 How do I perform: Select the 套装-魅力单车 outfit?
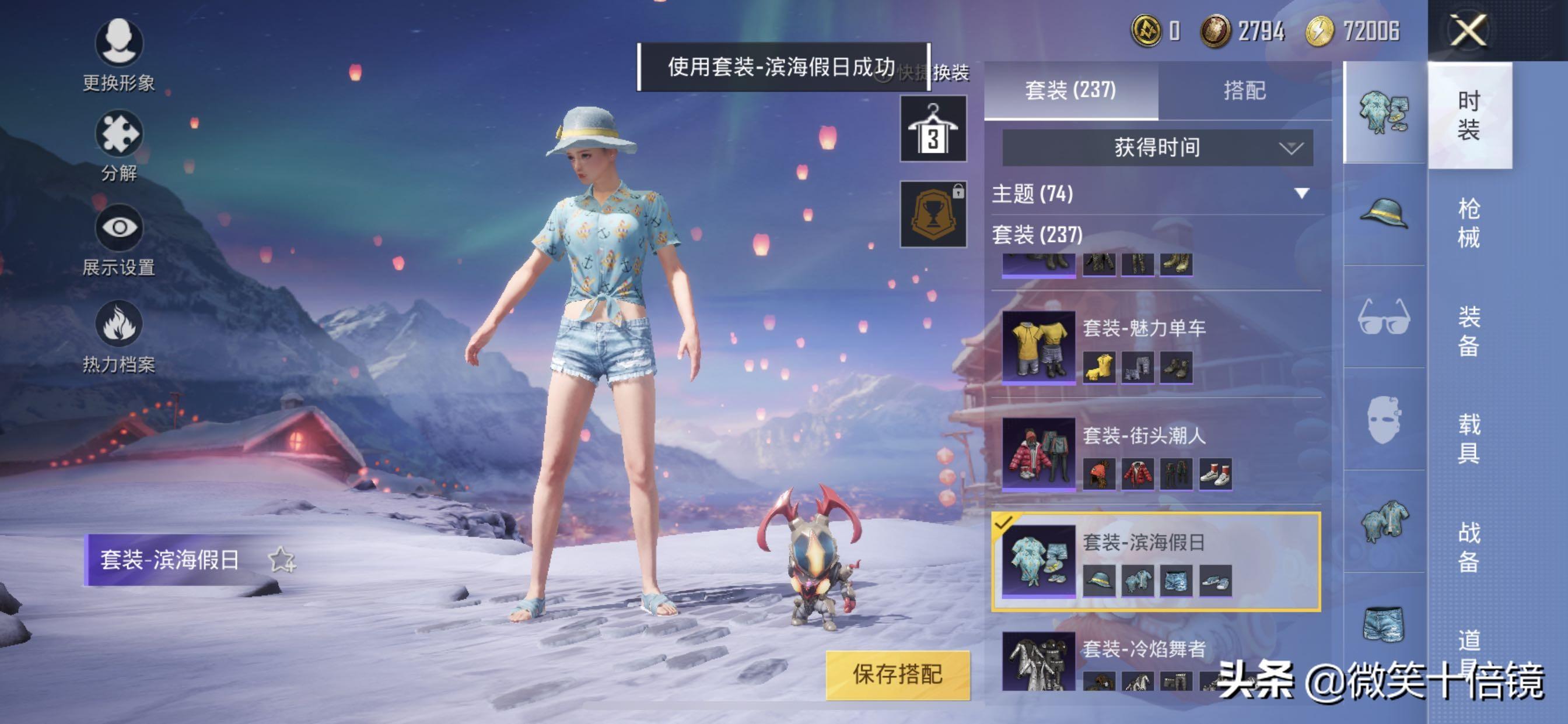[x=1157, y=347]
